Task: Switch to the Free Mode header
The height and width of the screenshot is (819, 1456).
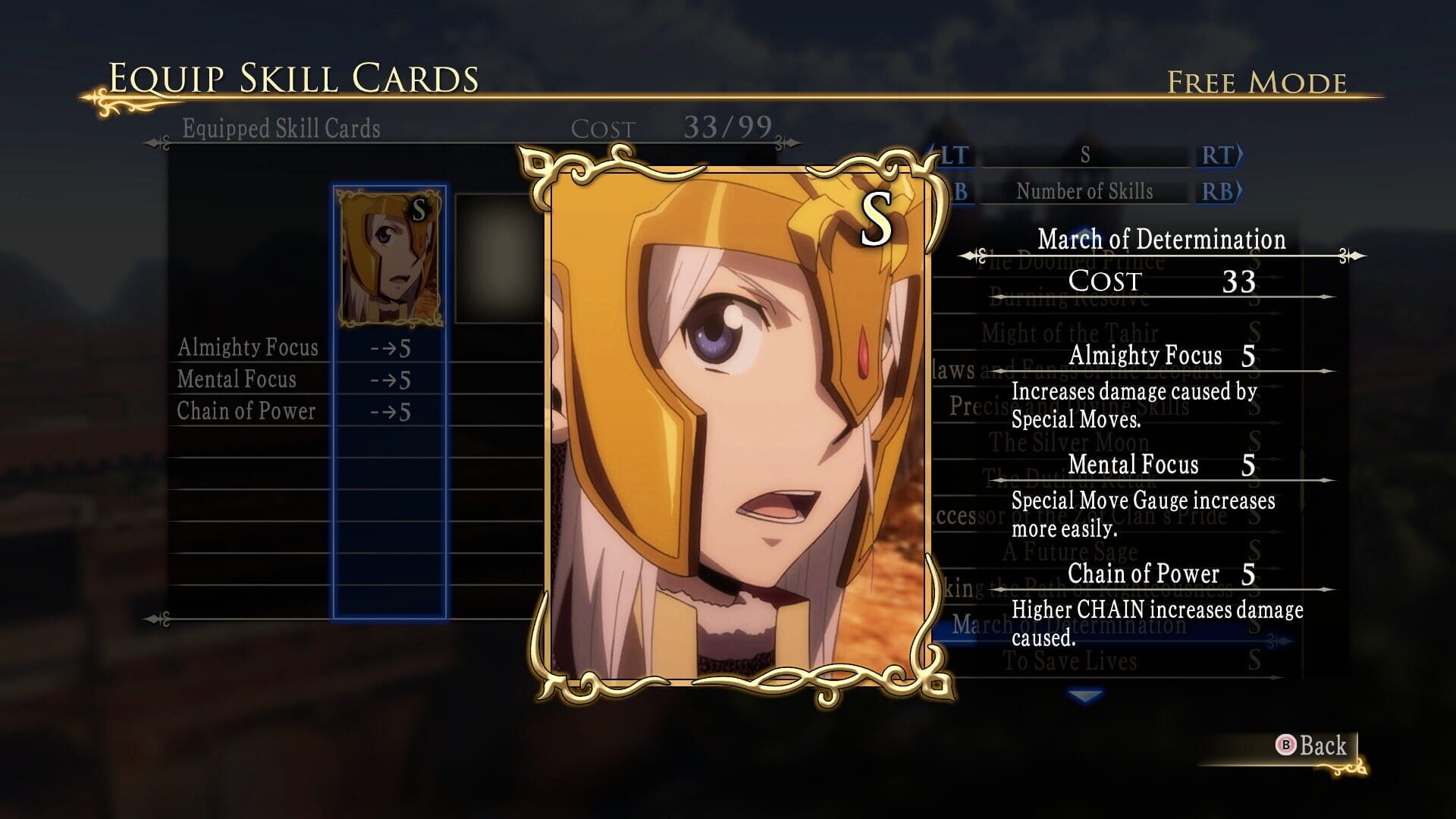Action: 1255,80
